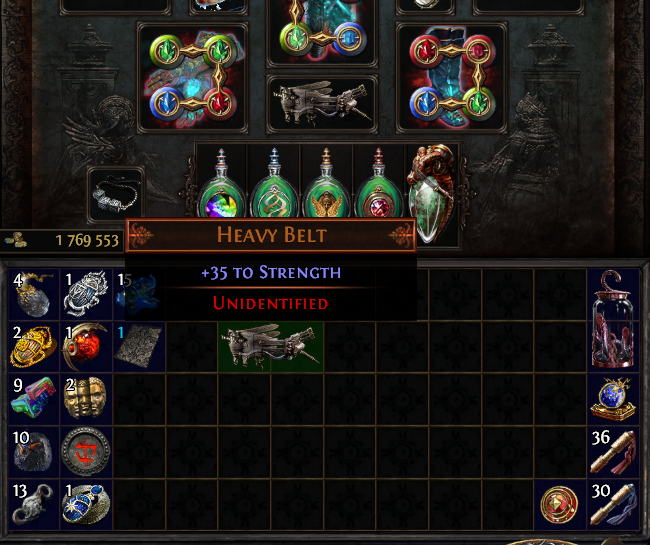Pick the blue globe on gold stand

(612, 400)
